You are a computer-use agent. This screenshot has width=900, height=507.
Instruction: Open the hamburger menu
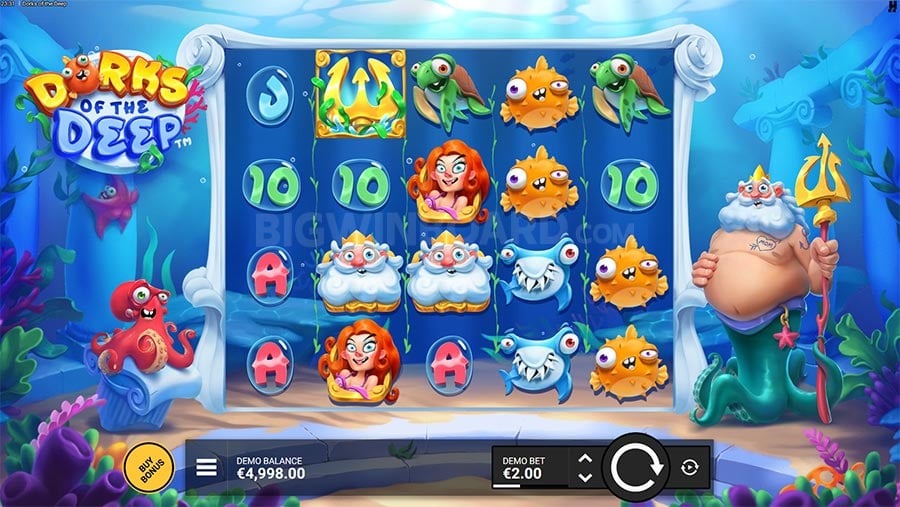click(x=207, y=467)
